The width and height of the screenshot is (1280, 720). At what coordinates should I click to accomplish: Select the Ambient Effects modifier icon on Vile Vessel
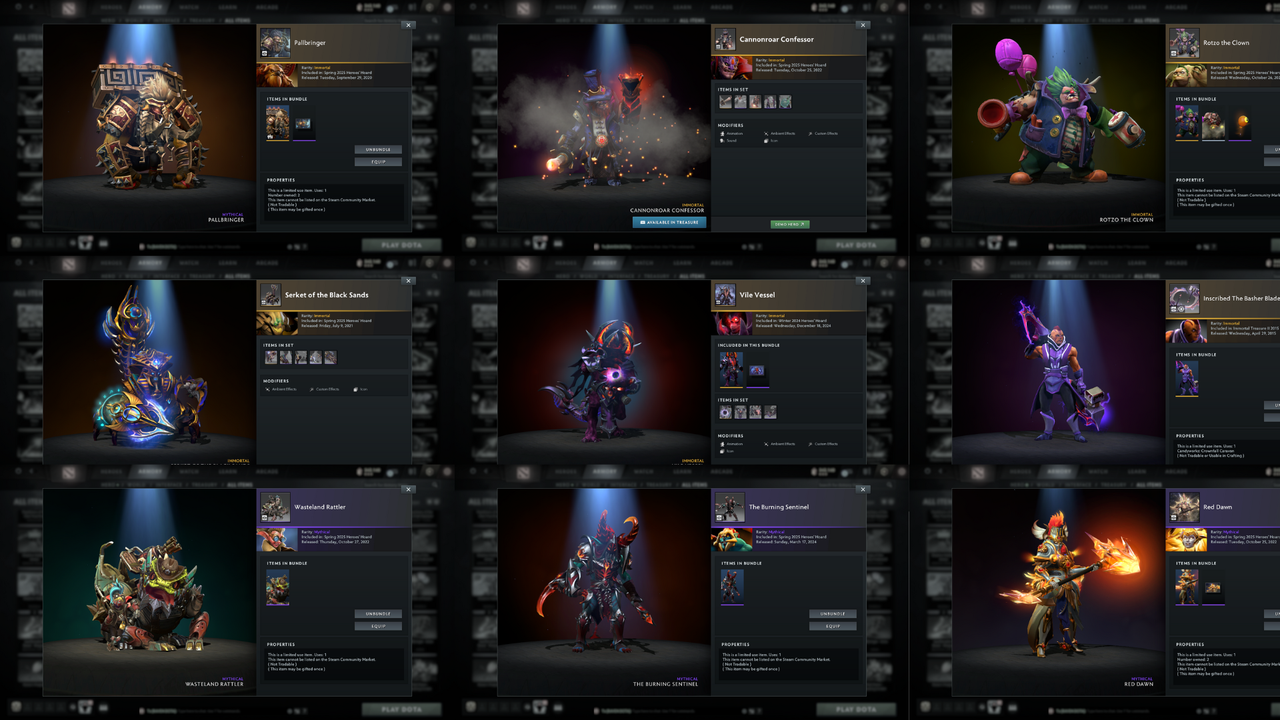tap(766, 444)
